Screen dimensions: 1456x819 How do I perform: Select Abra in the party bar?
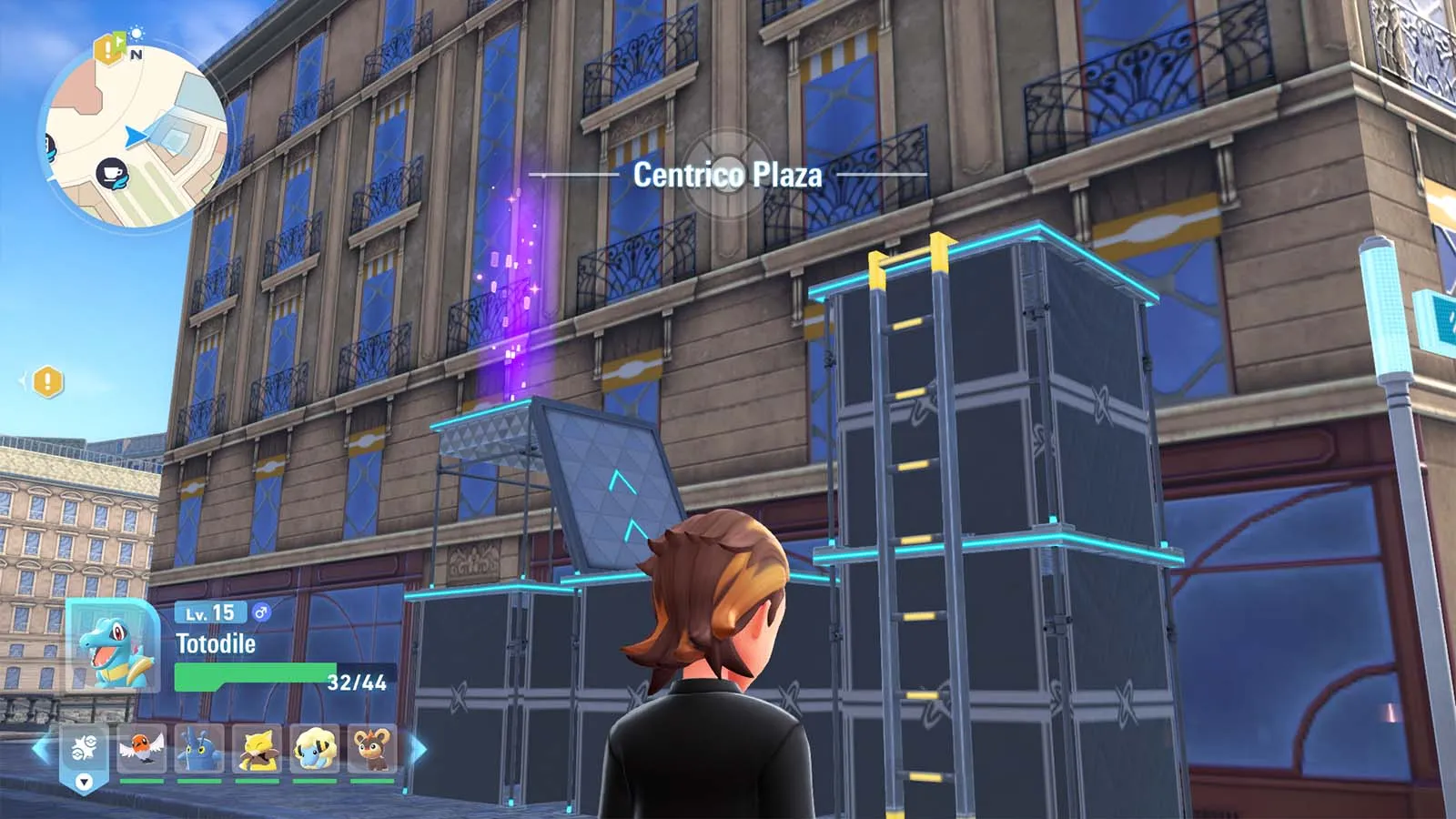coord(258,750)
